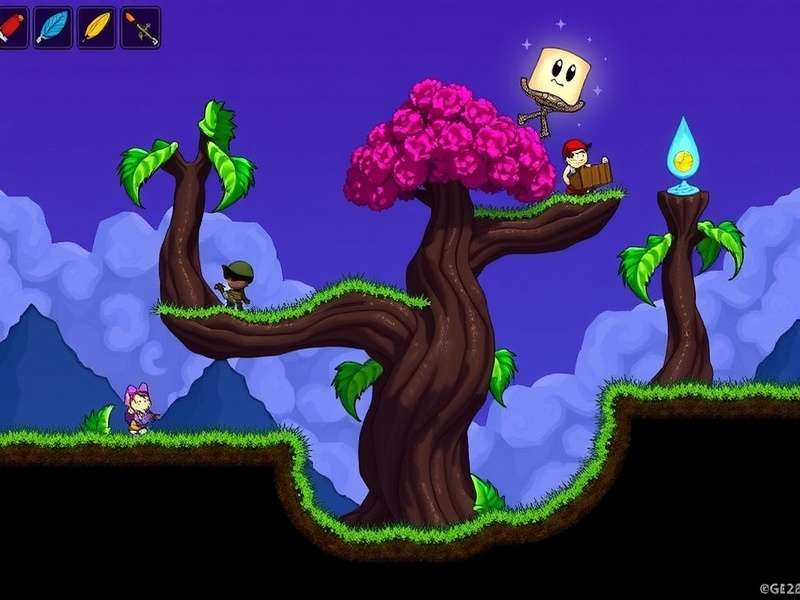
Task: Choose the yellow feather slot
Action: coord(96,27)
